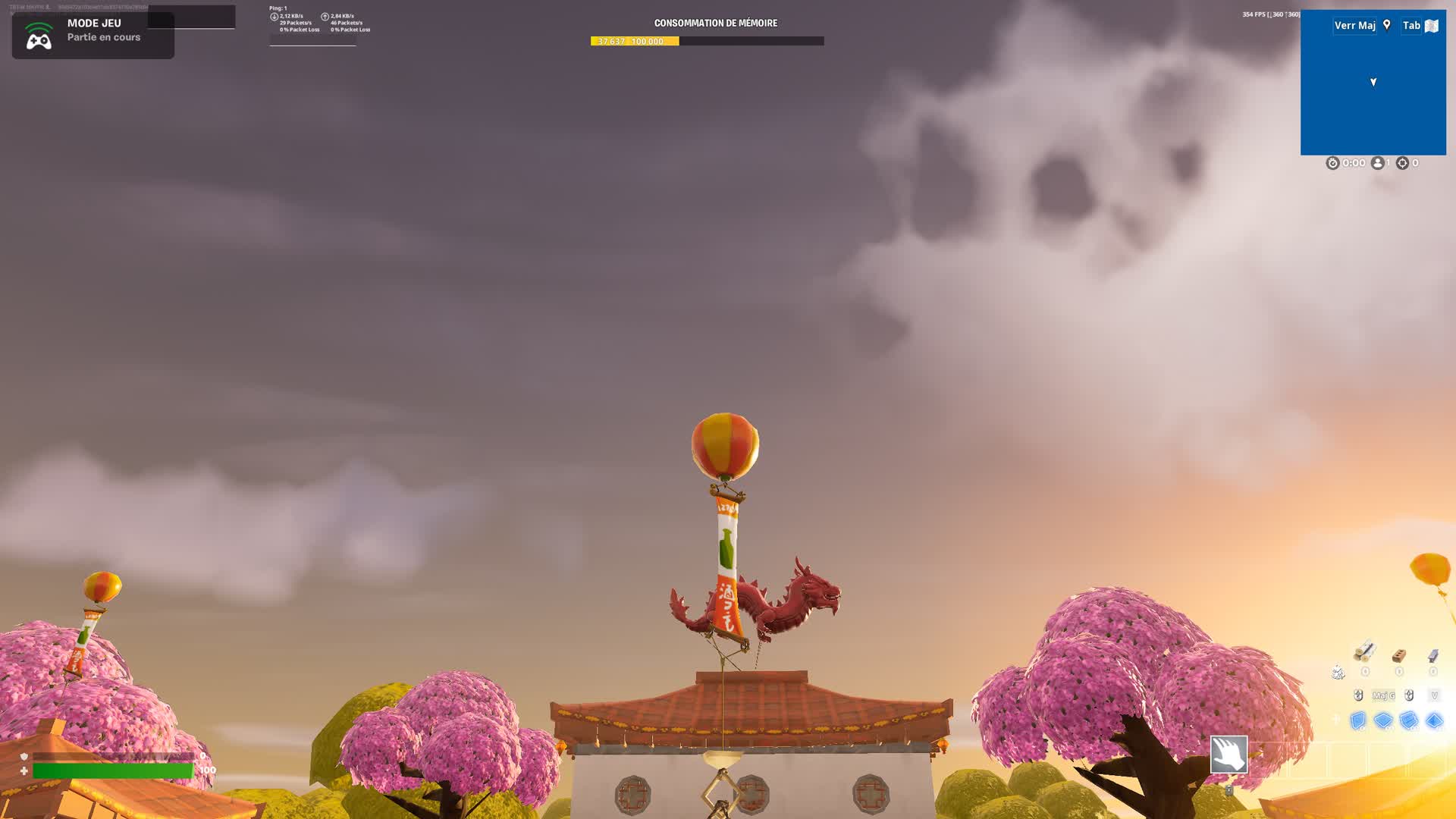Choose the floor building piece
This screenshot has width=1456, height=819.
(1383, 720)
